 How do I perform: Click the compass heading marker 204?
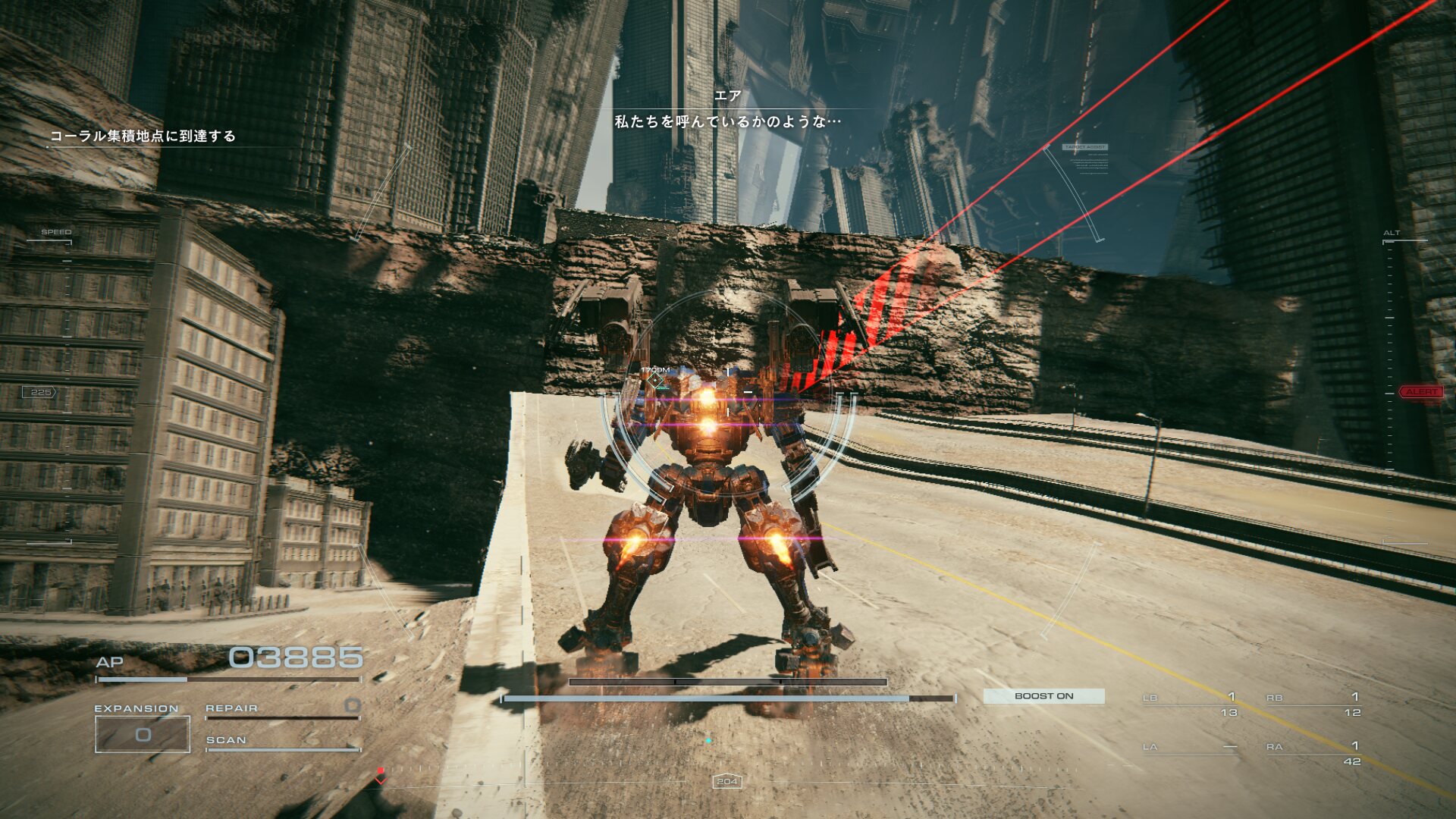pos(727,781)
